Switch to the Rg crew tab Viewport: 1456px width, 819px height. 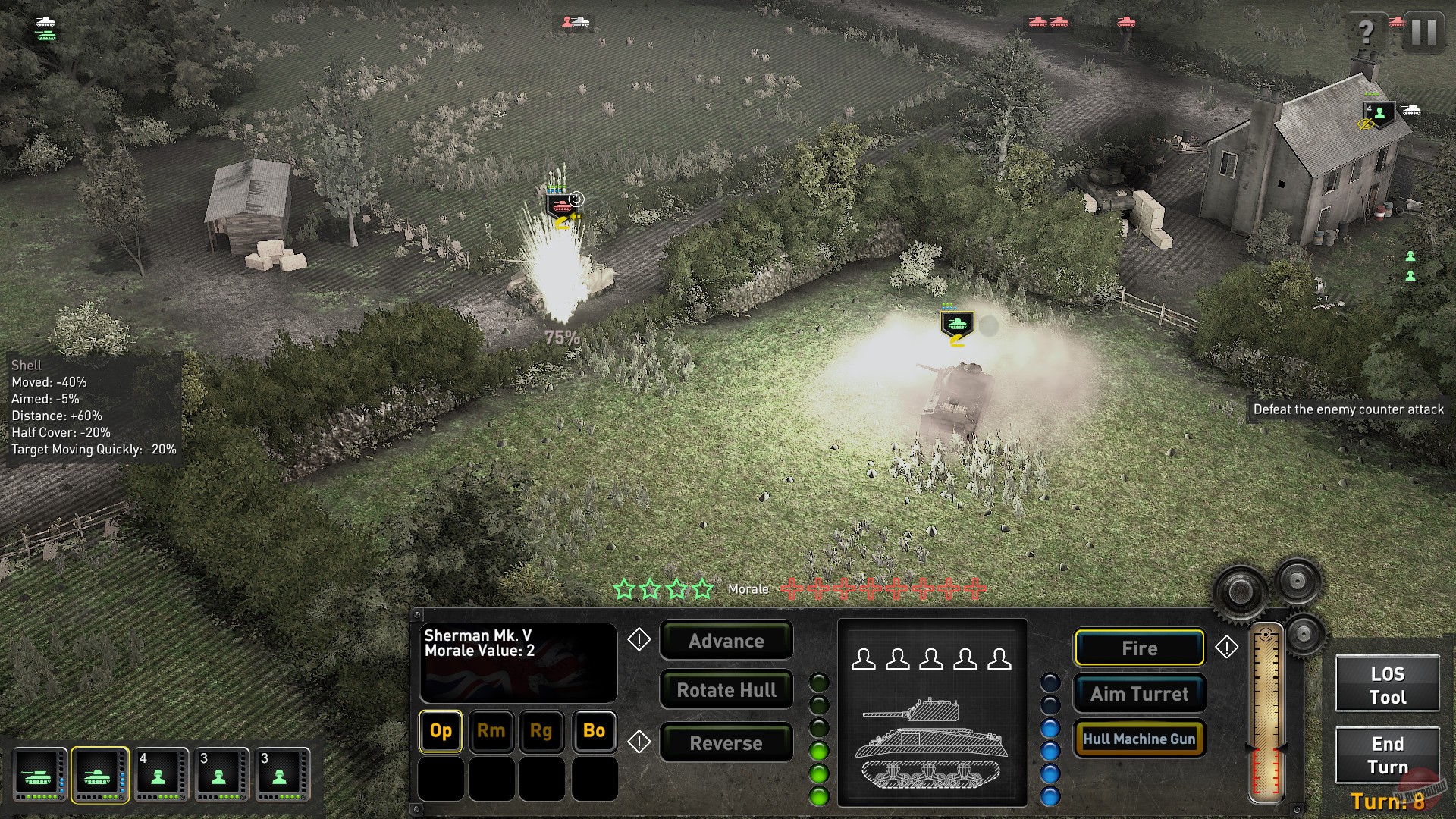[542, 732]
